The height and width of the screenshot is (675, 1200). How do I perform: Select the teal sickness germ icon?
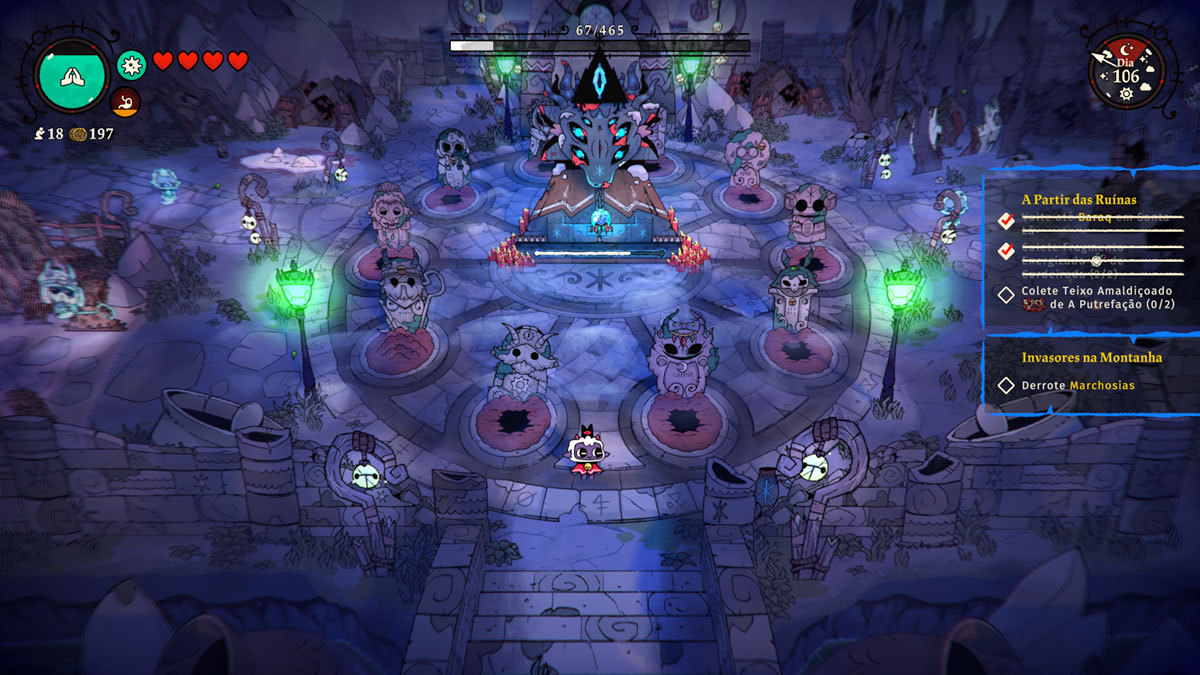tap(131, 65)
